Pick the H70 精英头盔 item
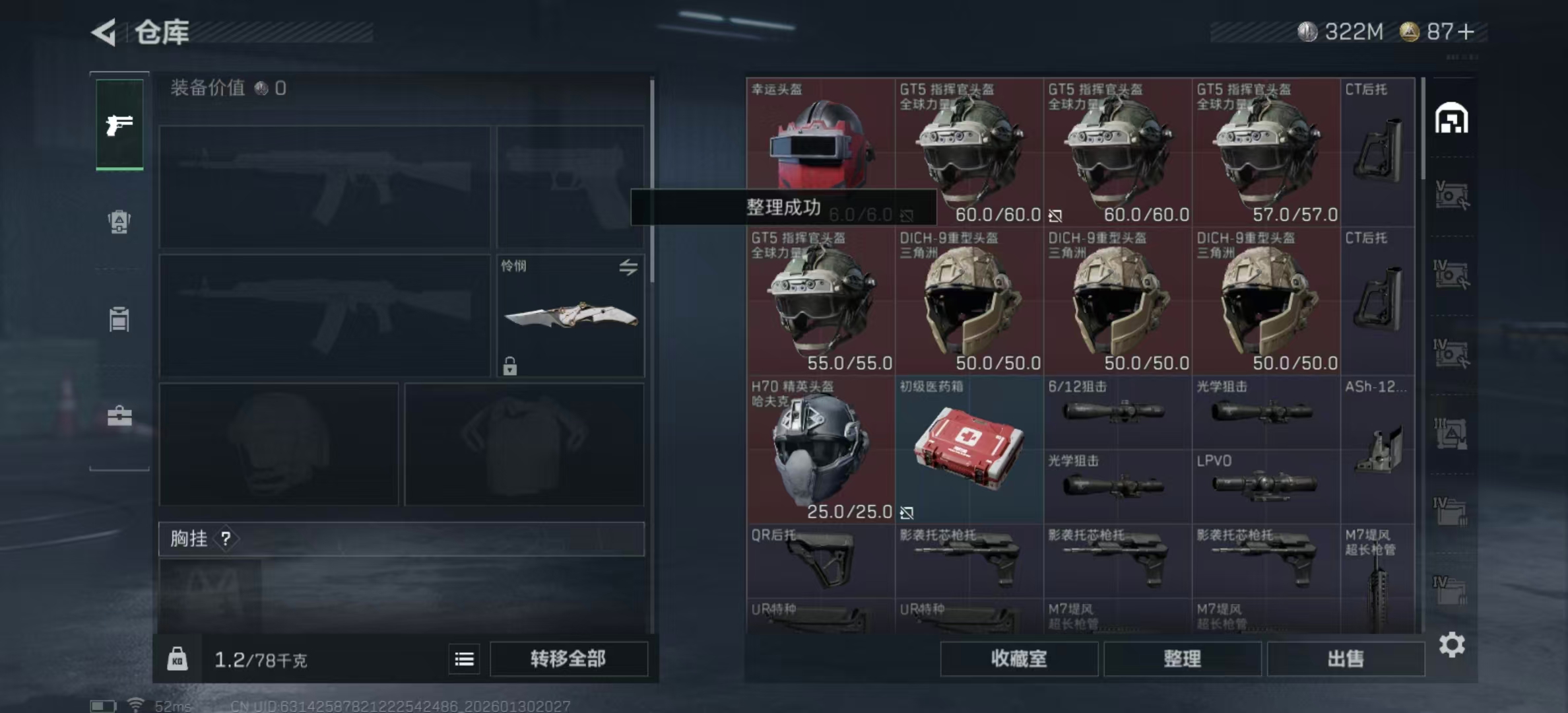1568x713 pixels. click(820, 449)
